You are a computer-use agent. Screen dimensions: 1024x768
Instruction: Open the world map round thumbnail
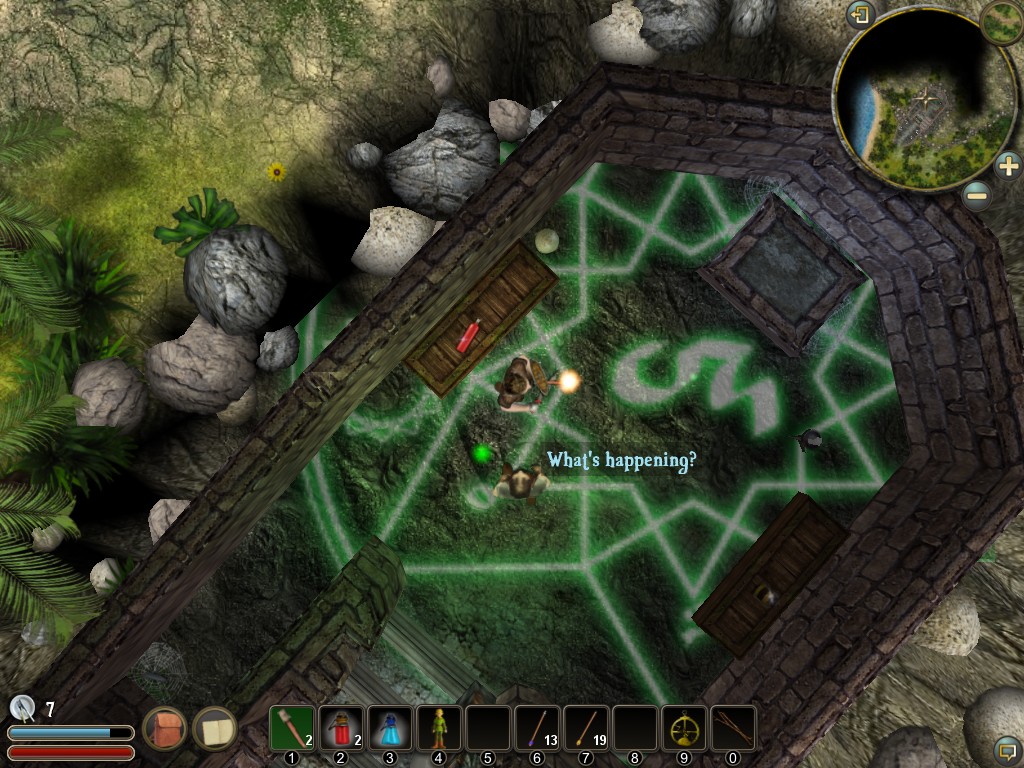[1001, 21]
